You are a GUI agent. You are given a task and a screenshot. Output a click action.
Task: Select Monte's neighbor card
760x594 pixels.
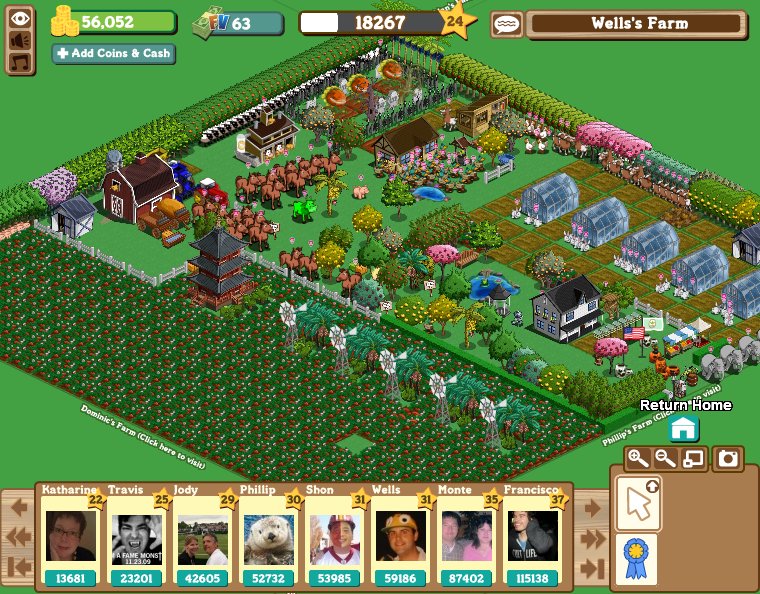coord(467,537)
